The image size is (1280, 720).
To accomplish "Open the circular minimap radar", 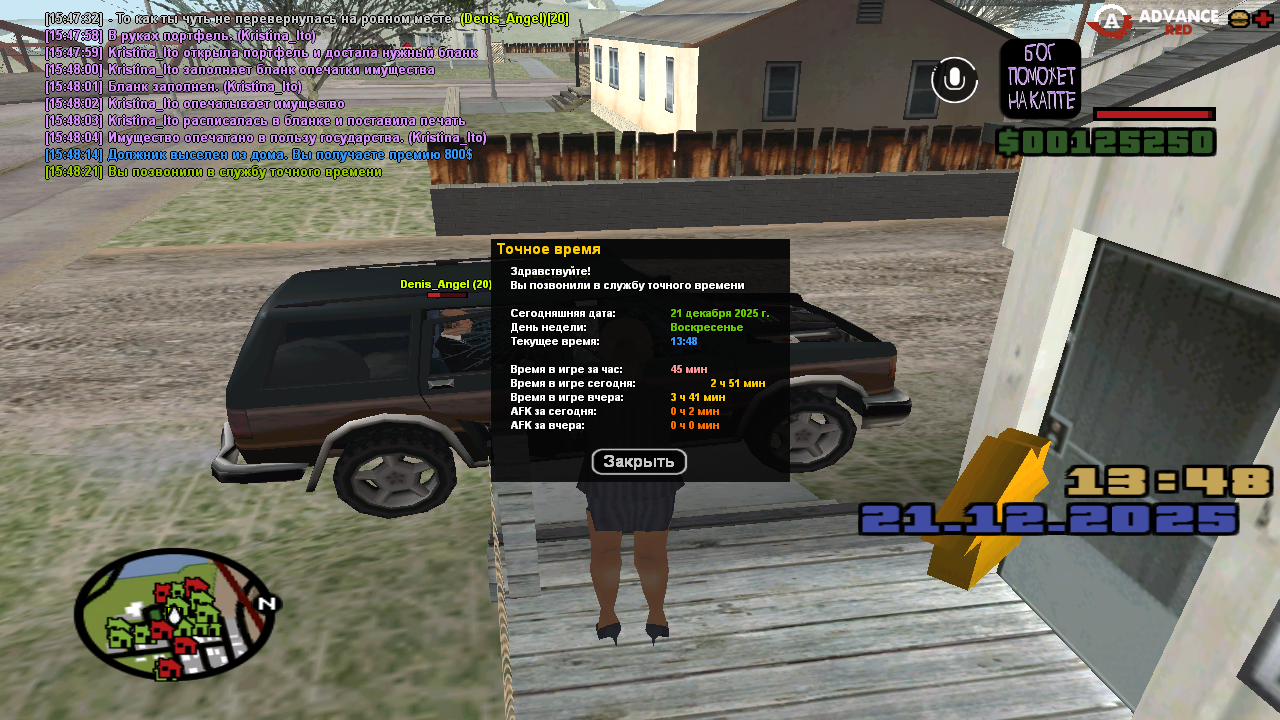I will click(x=176, y=614).
